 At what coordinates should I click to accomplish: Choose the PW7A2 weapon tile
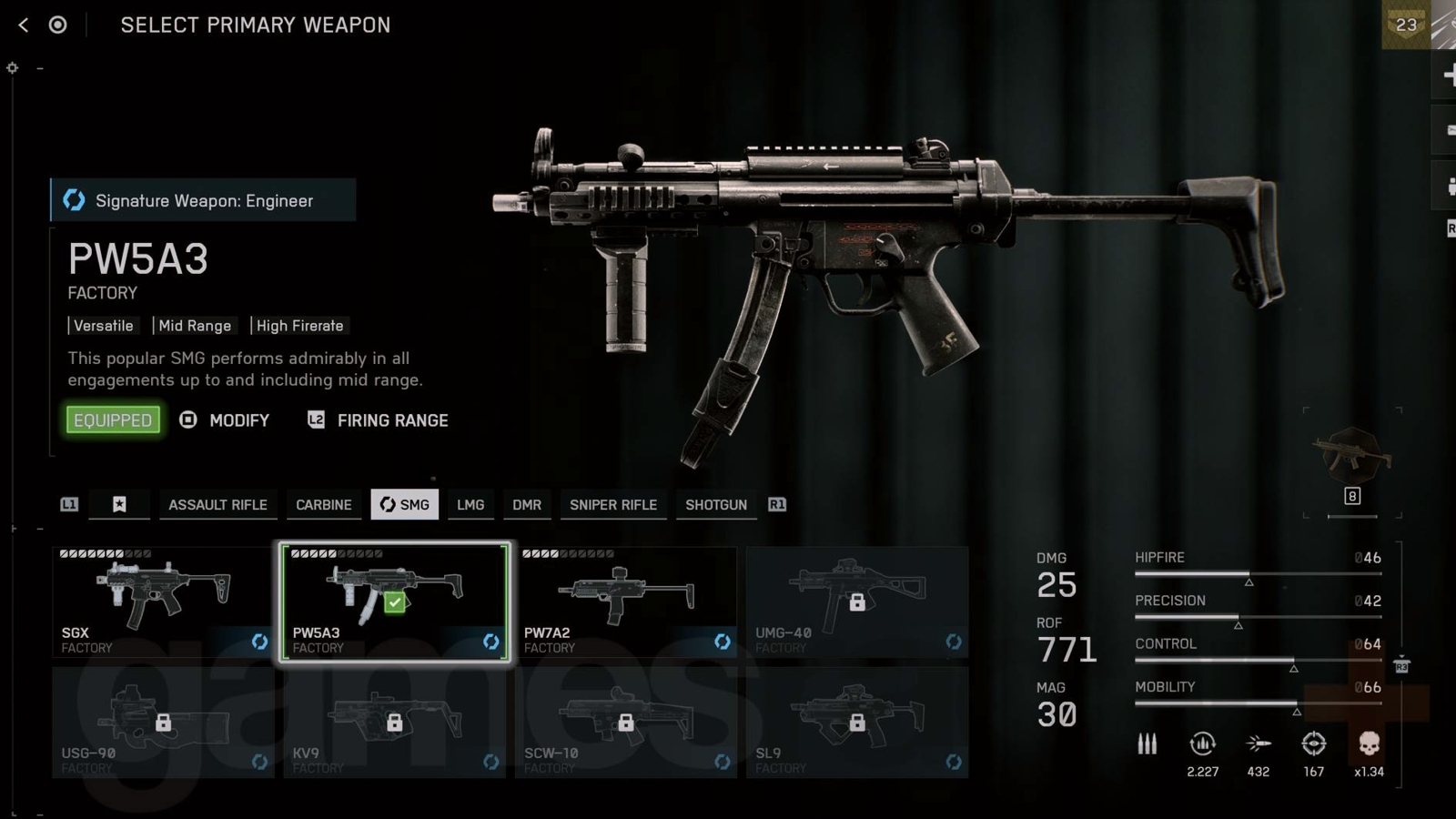point(626,602)
